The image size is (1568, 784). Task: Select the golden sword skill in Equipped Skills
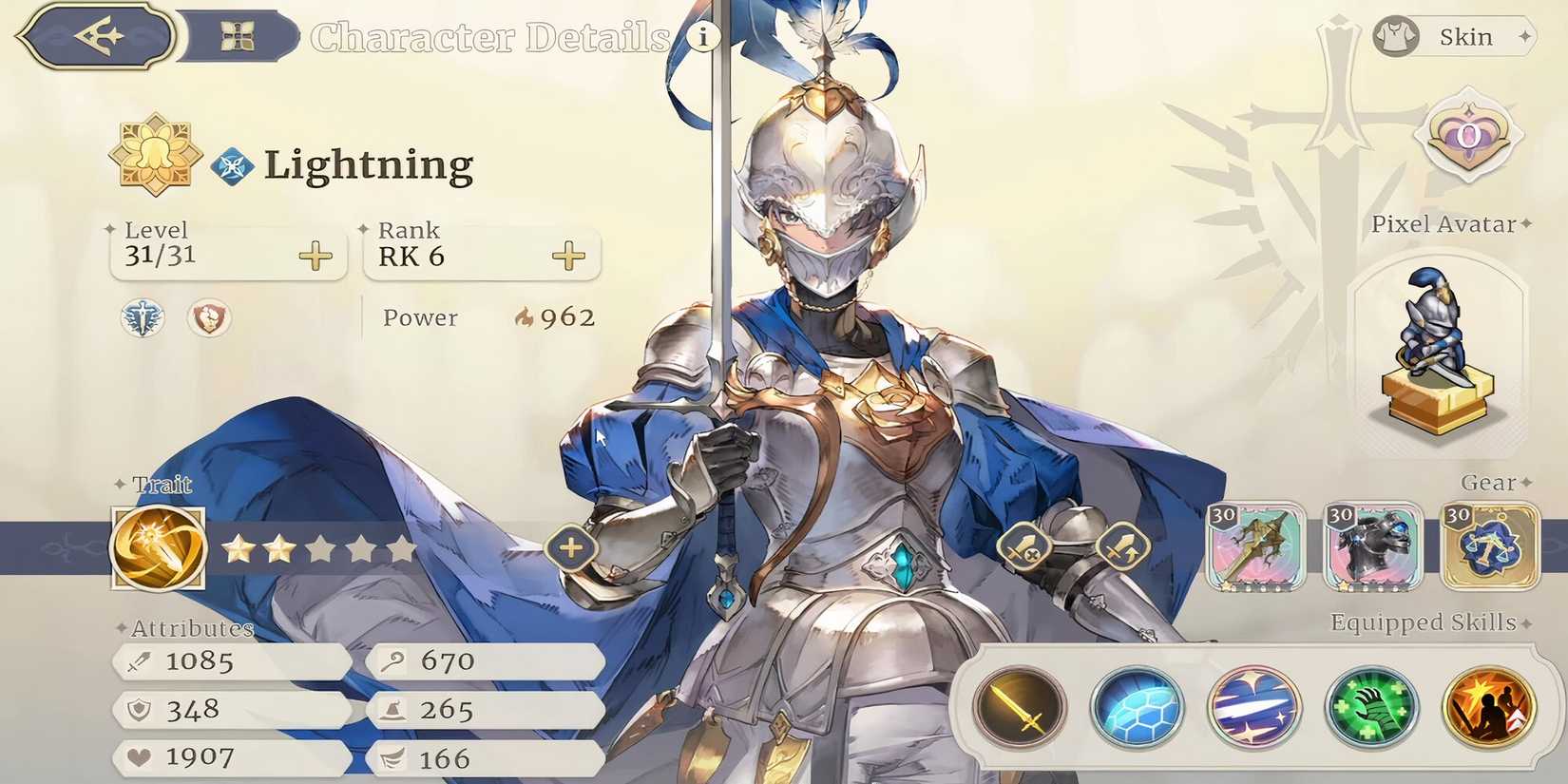1019,707
